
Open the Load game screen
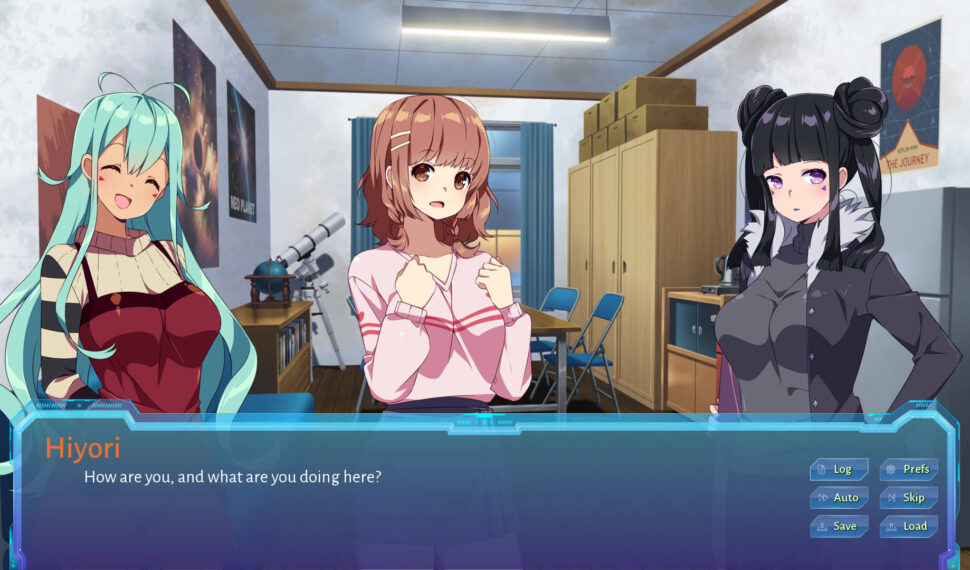tap(909, 526)
